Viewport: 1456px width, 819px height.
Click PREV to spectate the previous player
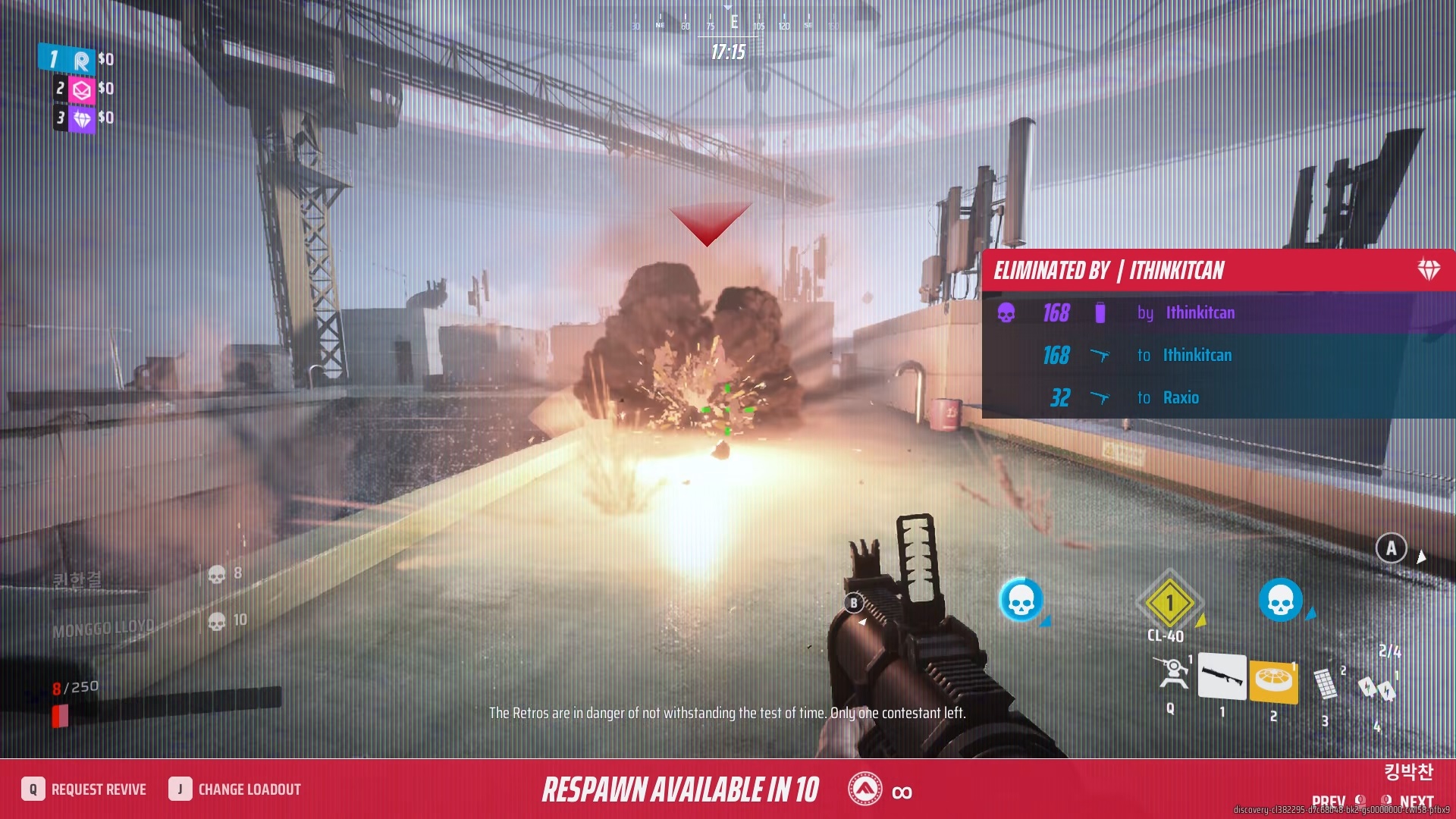point(1327,801)
